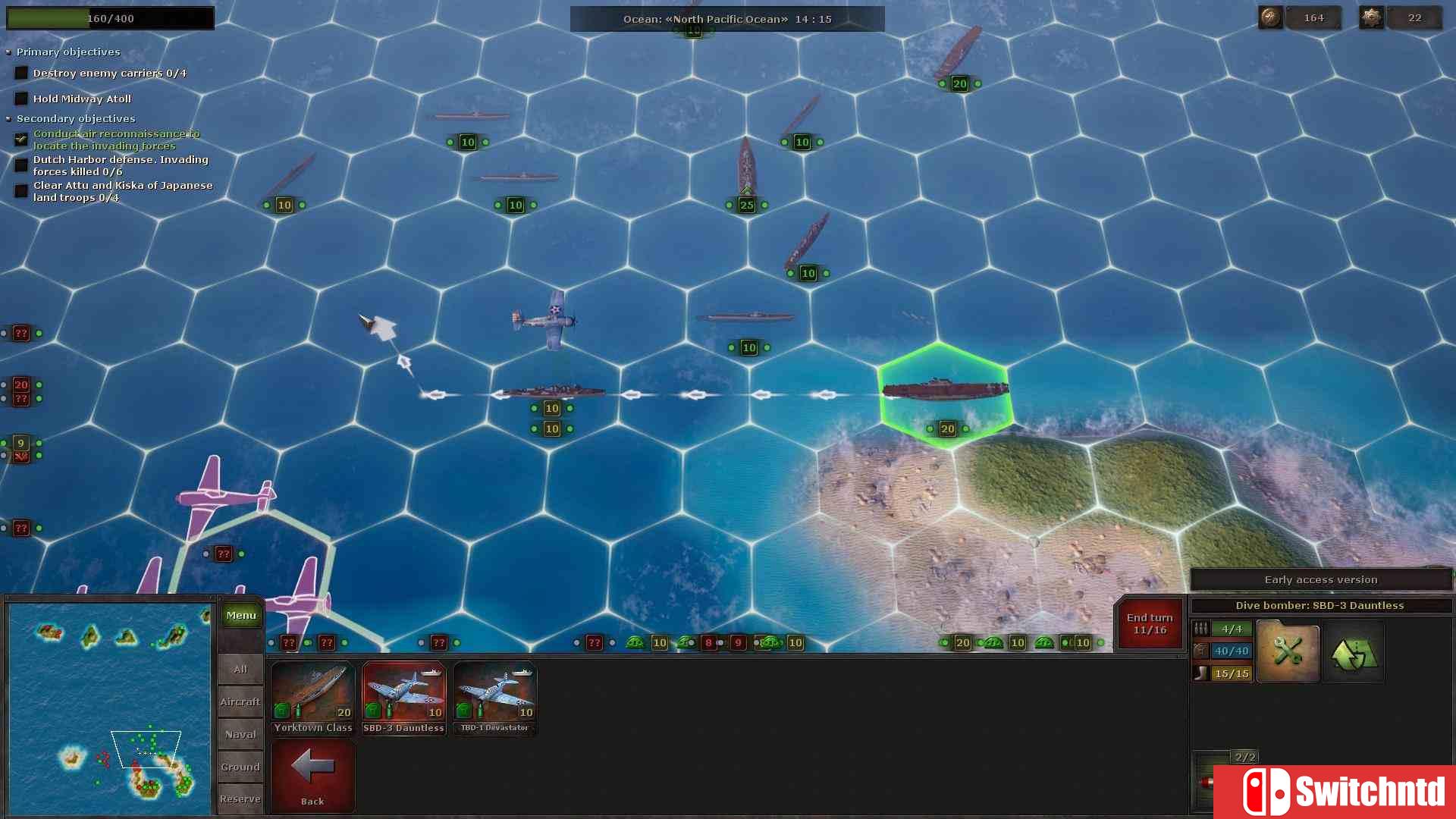Uncheck the Conduct air reconnaissance objective

(x=20, y=139)
